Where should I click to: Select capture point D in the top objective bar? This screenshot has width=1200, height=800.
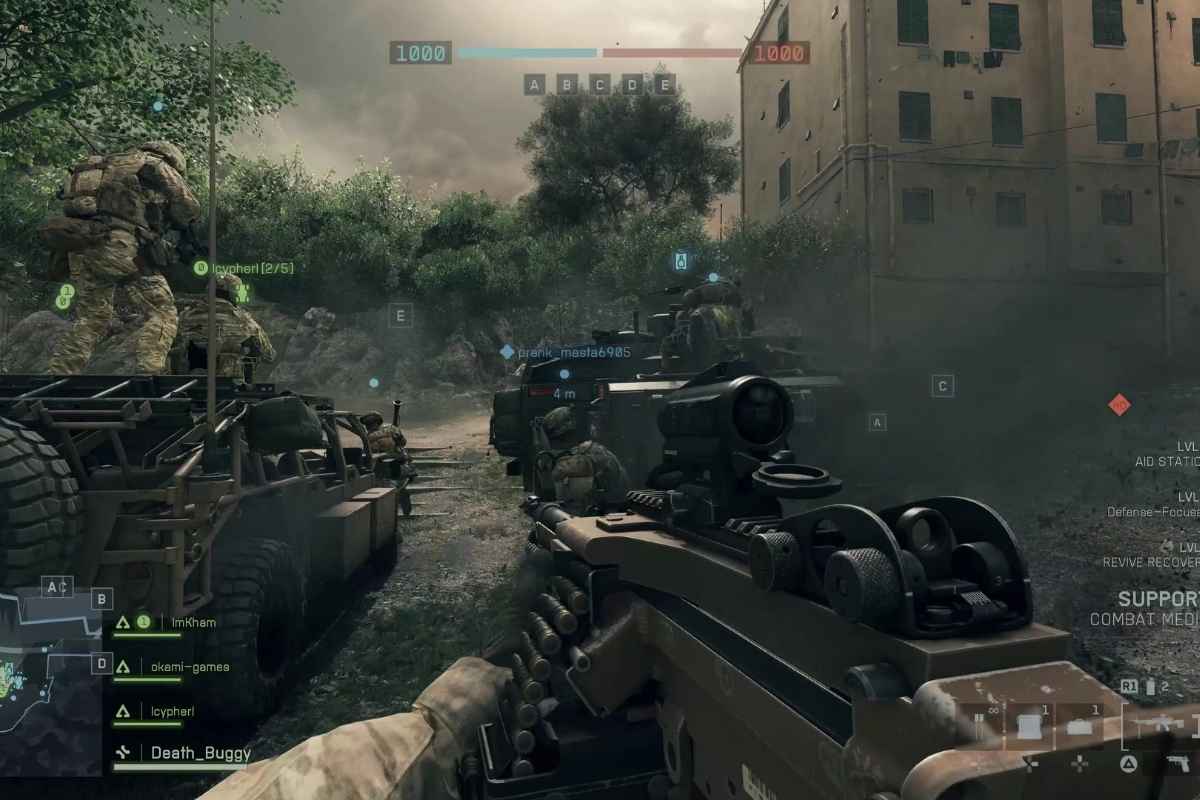point(632,84)
